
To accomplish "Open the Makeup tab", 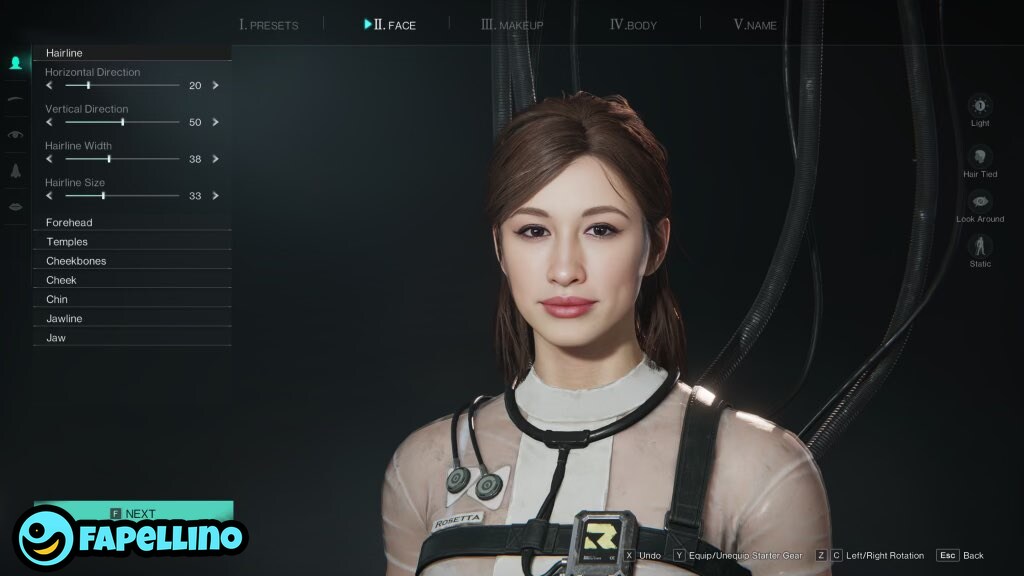I will tap(512, 25).
